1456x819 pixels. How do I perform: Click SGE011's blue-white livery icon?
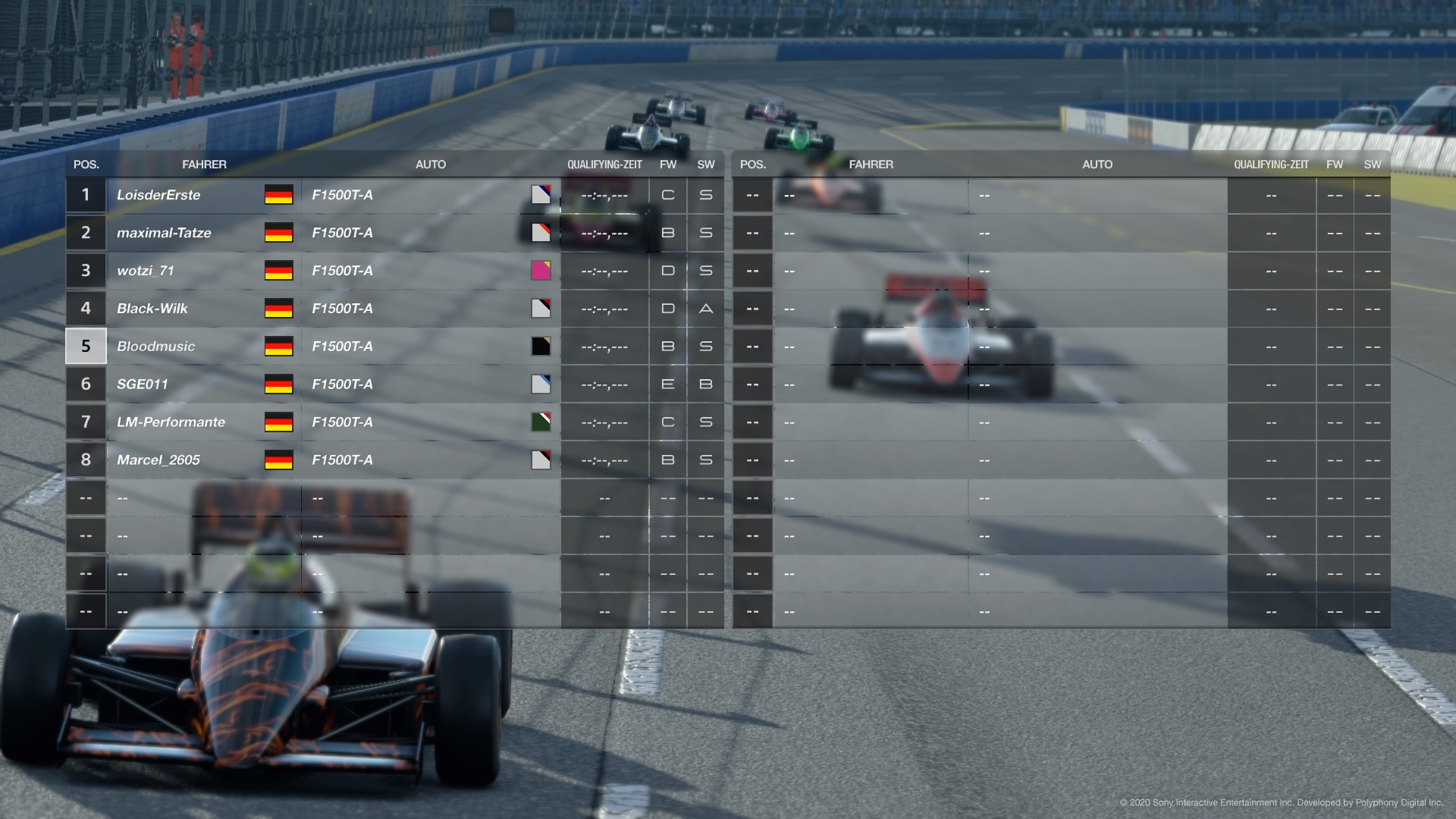(x=541, y=384)
